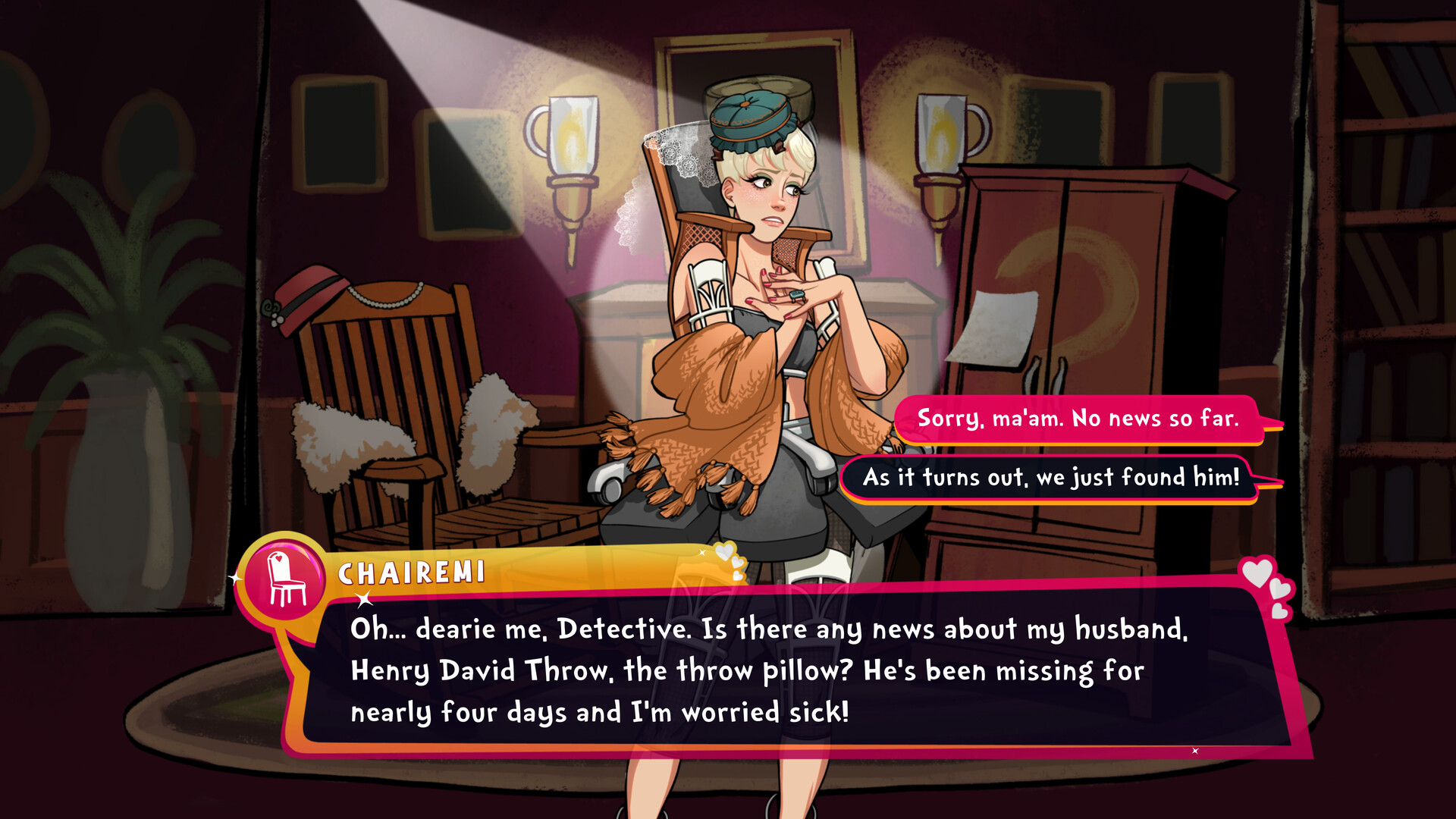The width and height of the screenshot is (1456, 819).
Task: Click the small heart below the large heart
Action: point(1280,590)
